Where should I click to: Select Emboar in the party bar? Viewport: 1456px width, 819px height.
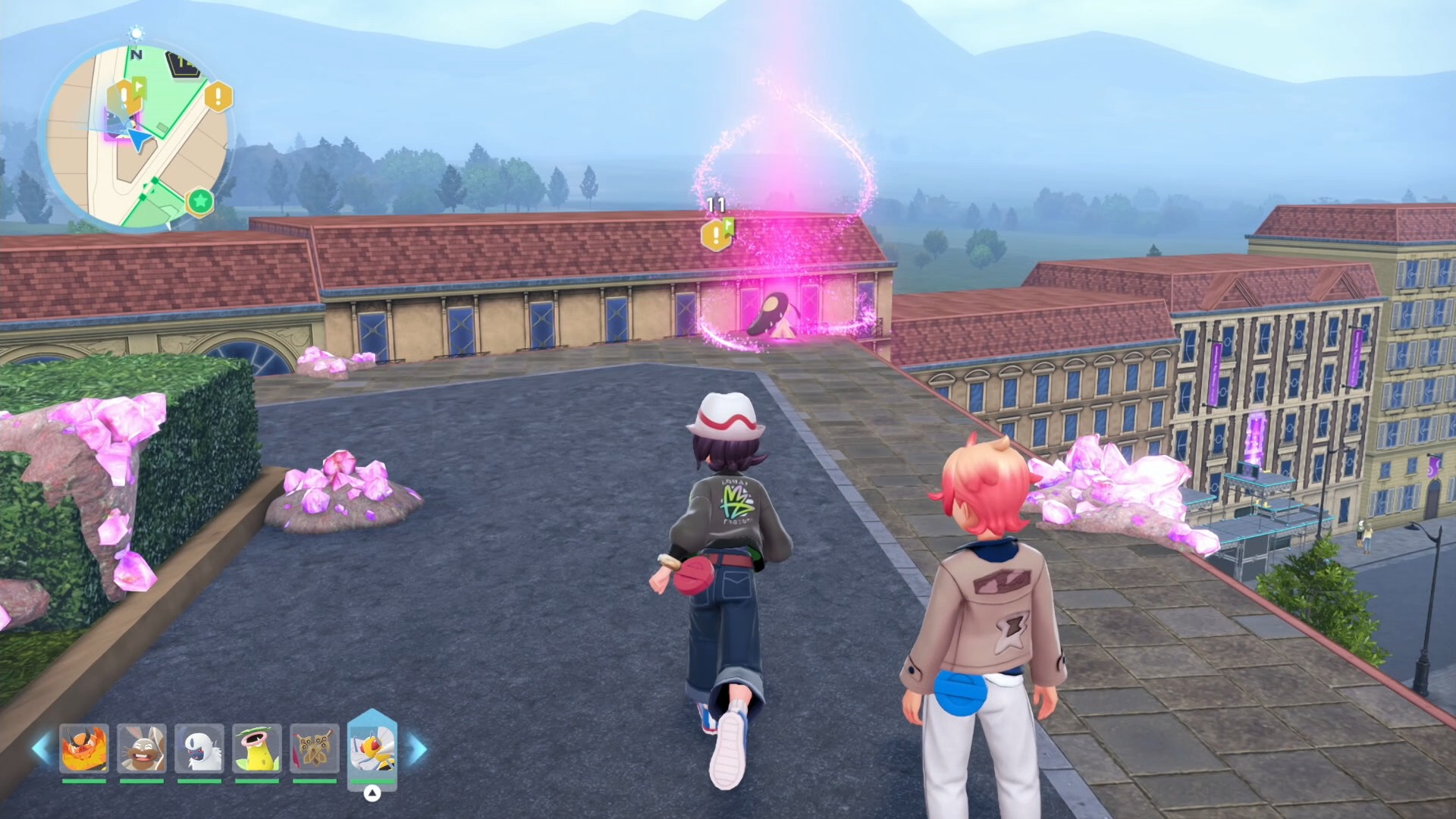(x=84, y=748)
